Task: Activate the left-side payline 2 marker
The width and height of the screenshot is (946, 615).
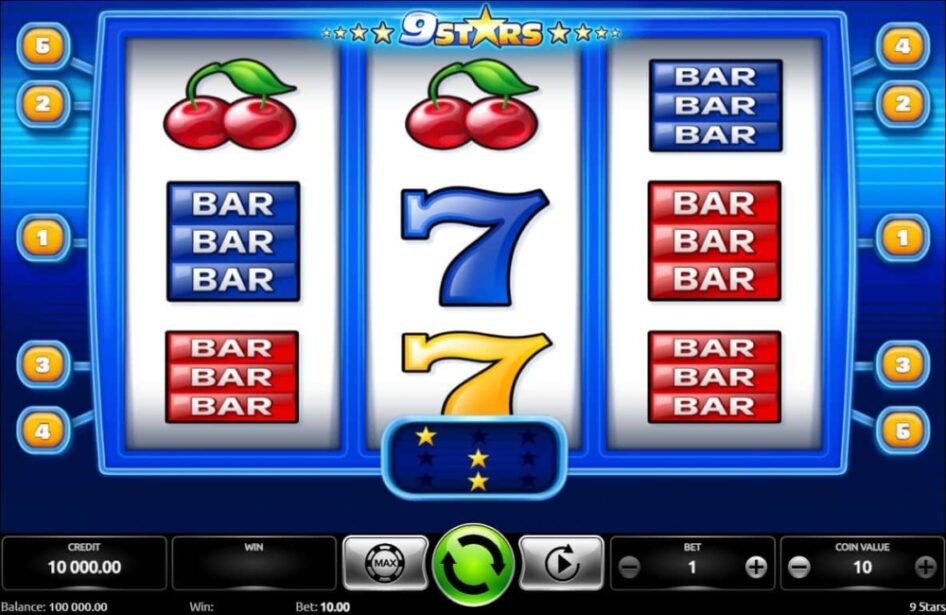Action: pyautogui.click(x=43, y=103)
